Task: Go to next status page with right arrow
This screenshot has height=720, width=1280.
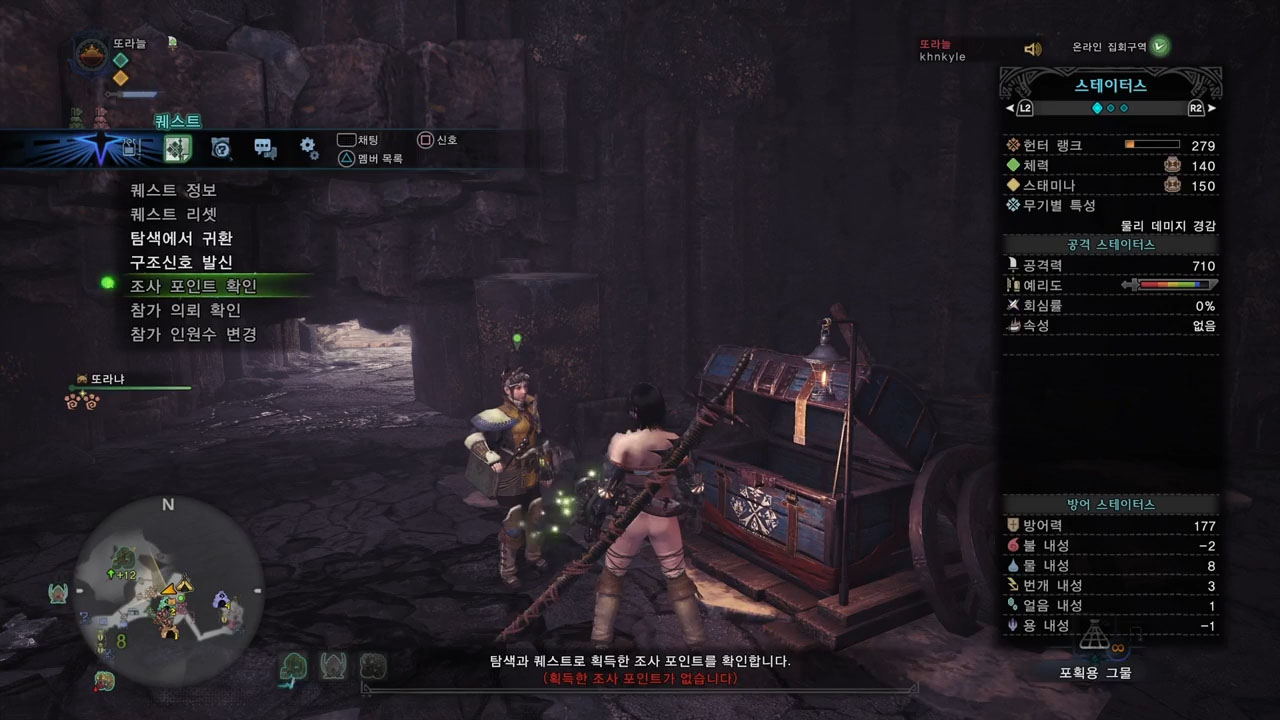Action: coord(1211,108)
